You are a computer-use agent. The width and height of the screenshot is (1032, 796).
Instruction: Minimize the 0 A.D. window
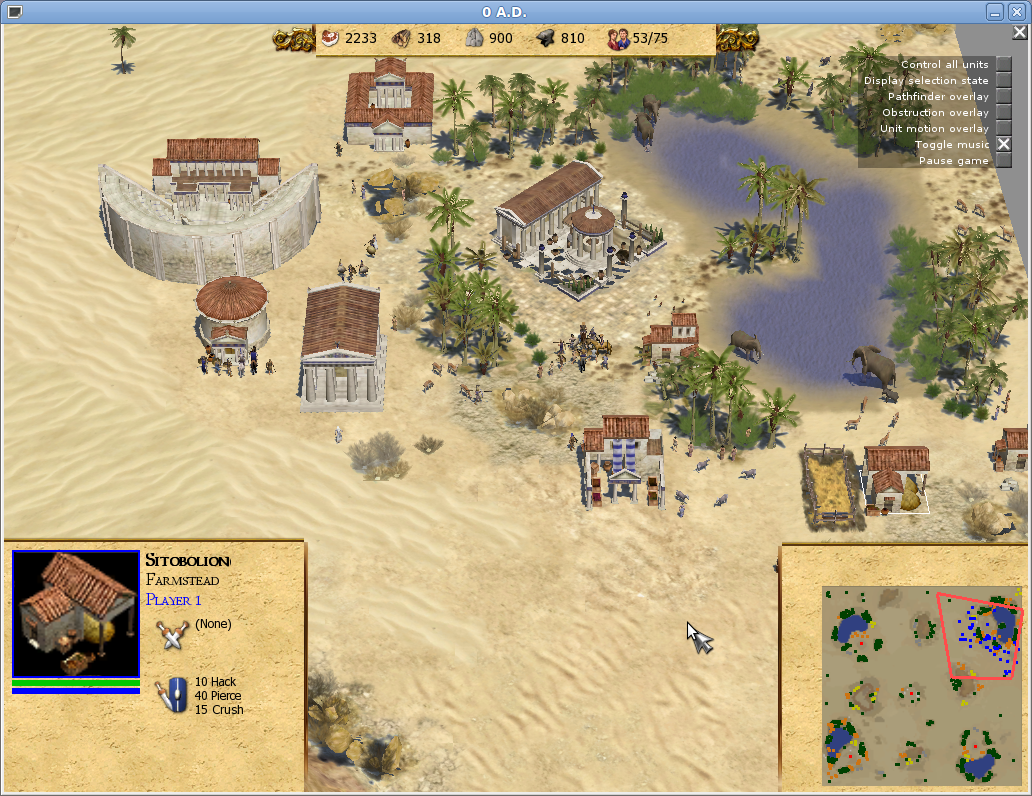click(995, 12)
